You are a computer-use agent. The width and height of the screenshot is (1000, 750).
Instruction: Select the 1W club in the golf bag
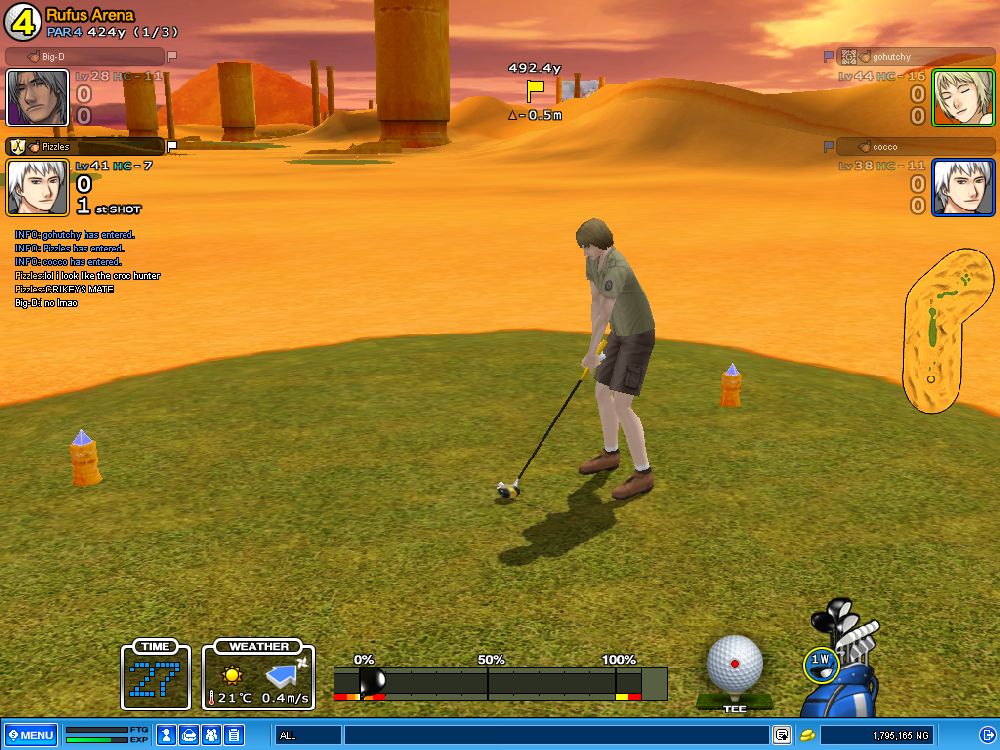(820, 660)
